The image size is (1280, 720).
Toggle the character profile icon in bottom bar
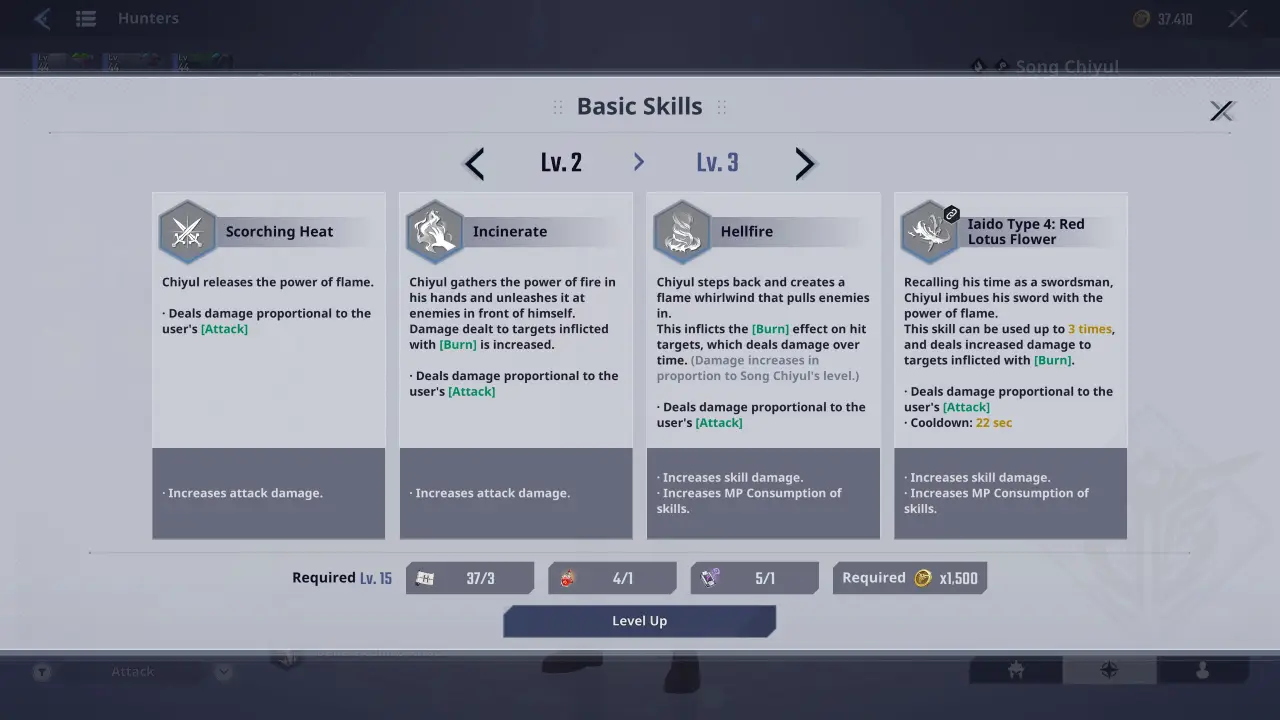tap(1205, 671)
